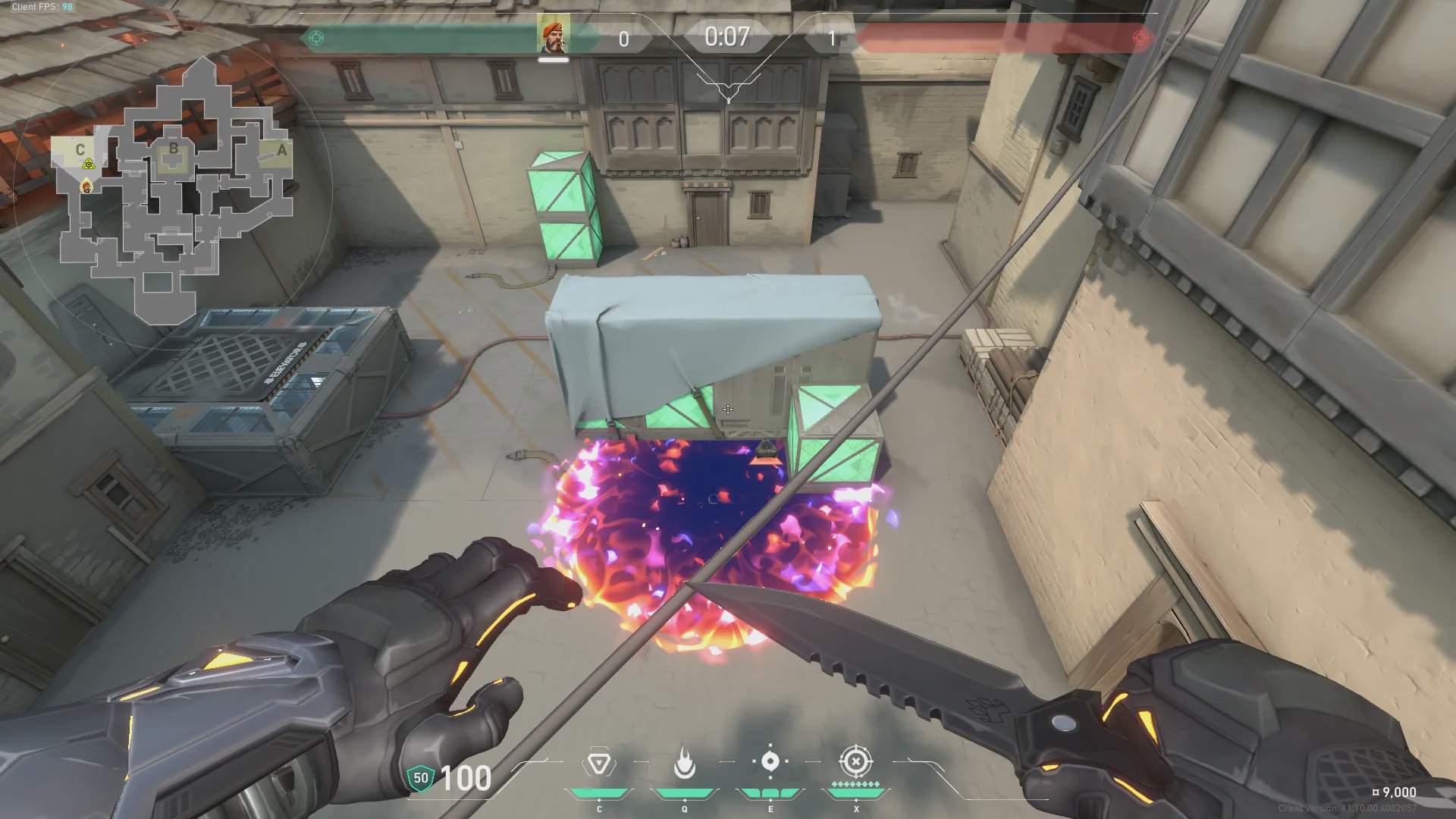Select site A marker on minimap
The width and height of the screenshot is (1456, 819).
282,150
